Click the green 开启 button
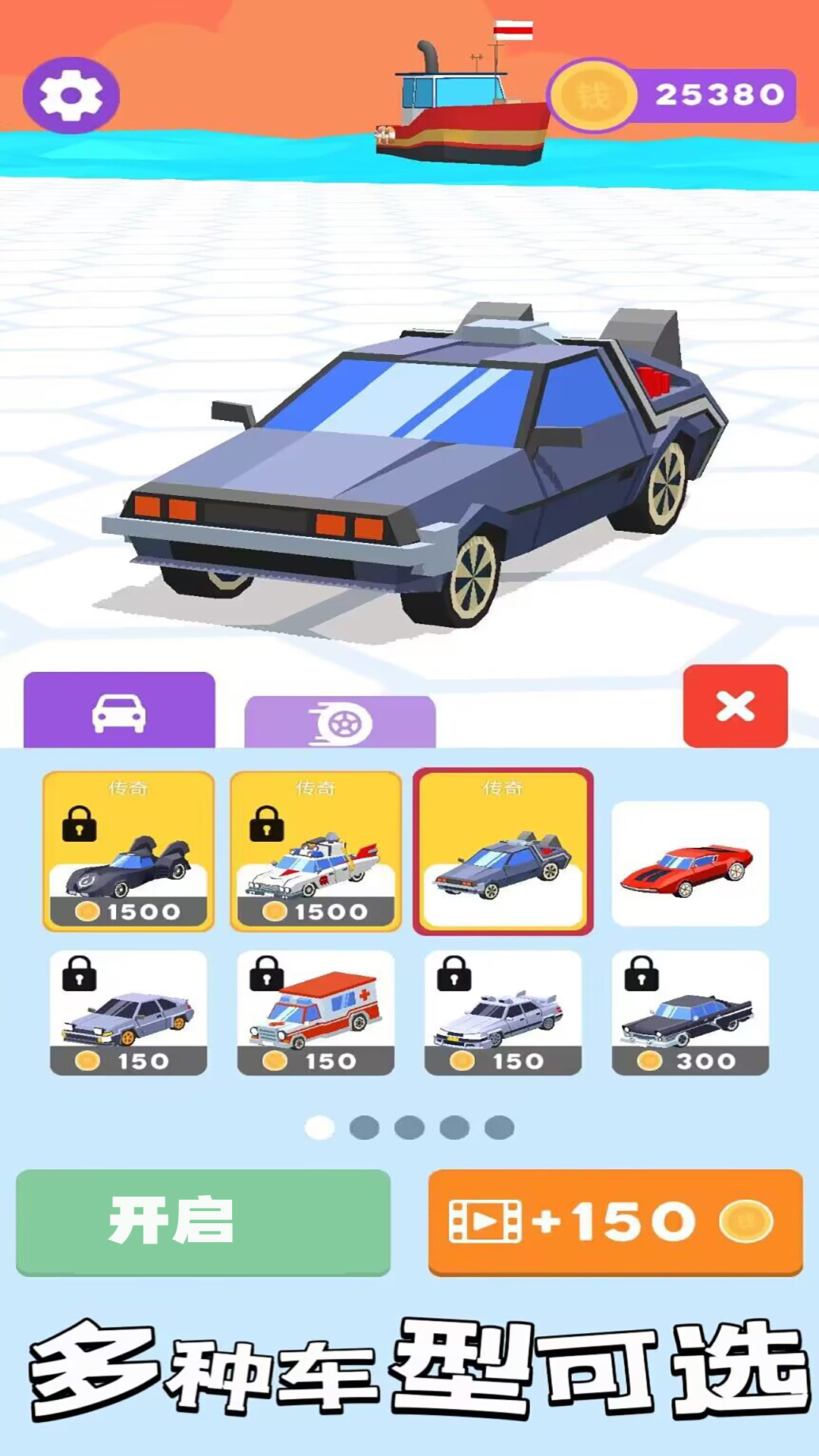This screenshot has height=1456, width=819. (x=202, y=1222)
